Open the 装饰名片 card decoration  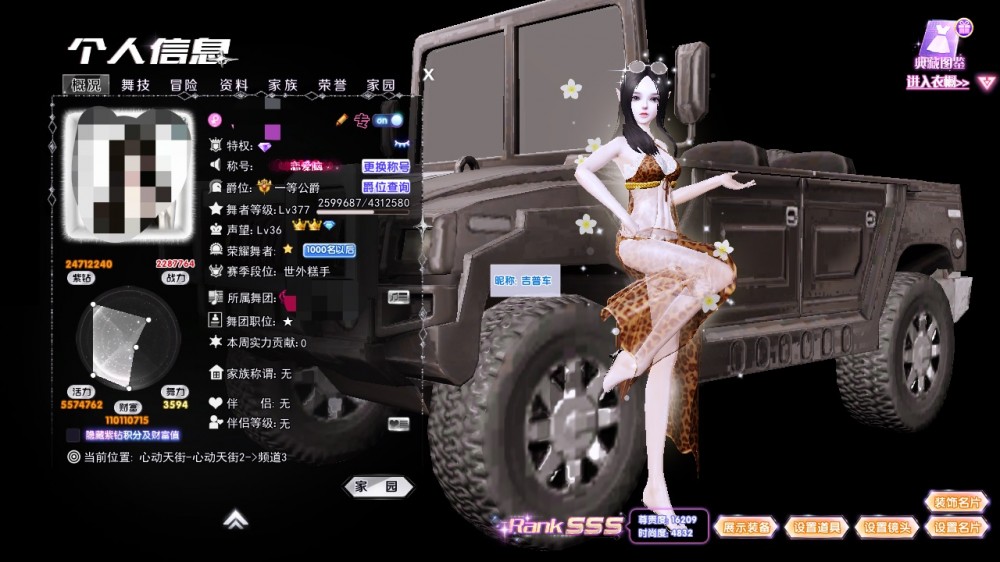tap(957, 502)
